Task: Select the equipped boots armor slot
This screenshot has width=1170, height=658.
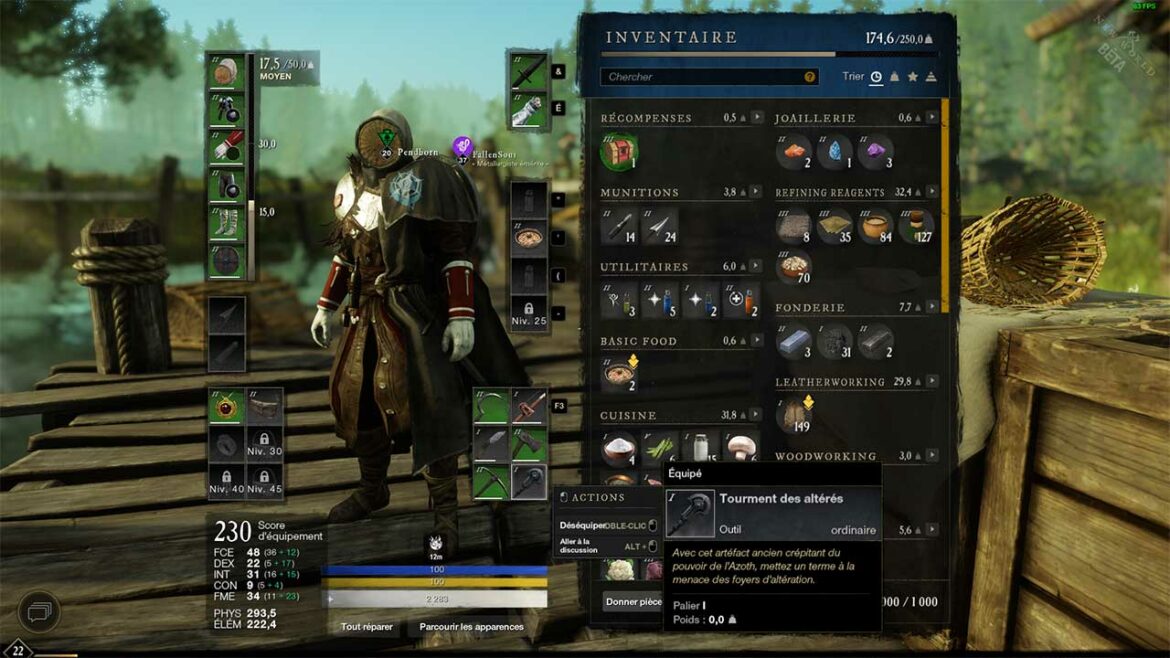Action: click(228, 223)
